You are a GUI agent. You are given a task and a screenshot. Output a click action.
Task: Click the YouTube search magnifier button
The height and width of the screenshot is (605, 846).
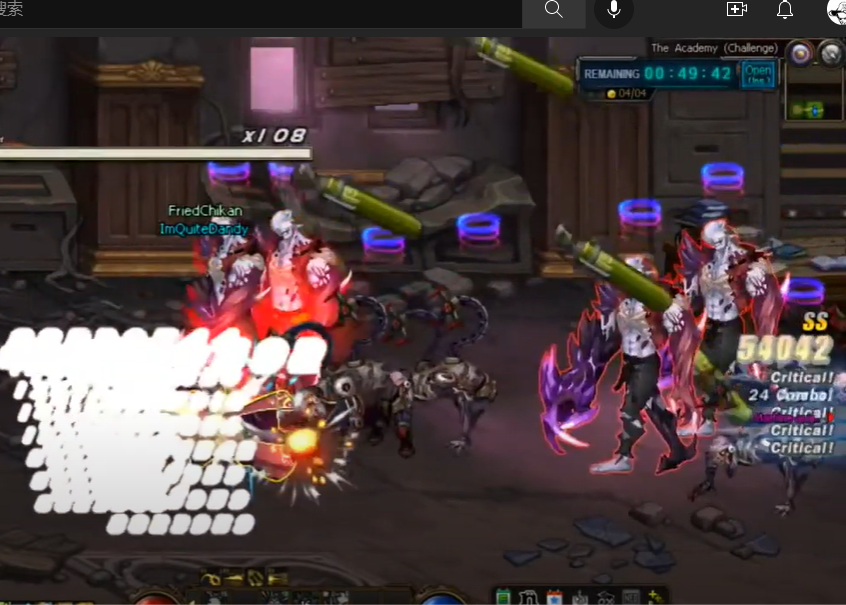click(x=554, y=10)
